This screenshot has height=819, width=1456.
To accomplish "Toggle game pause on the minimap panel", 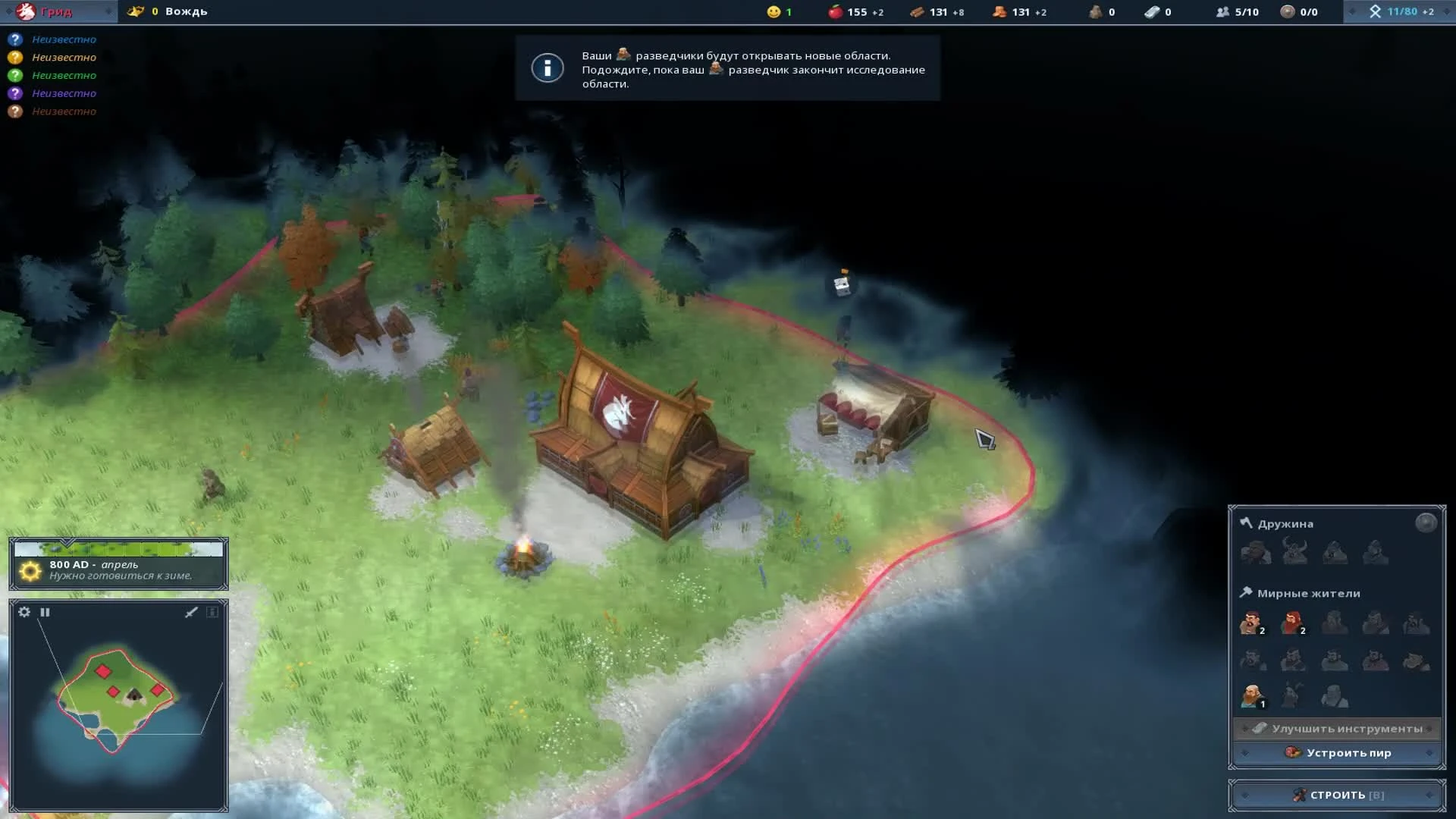I will pos(45,611).
